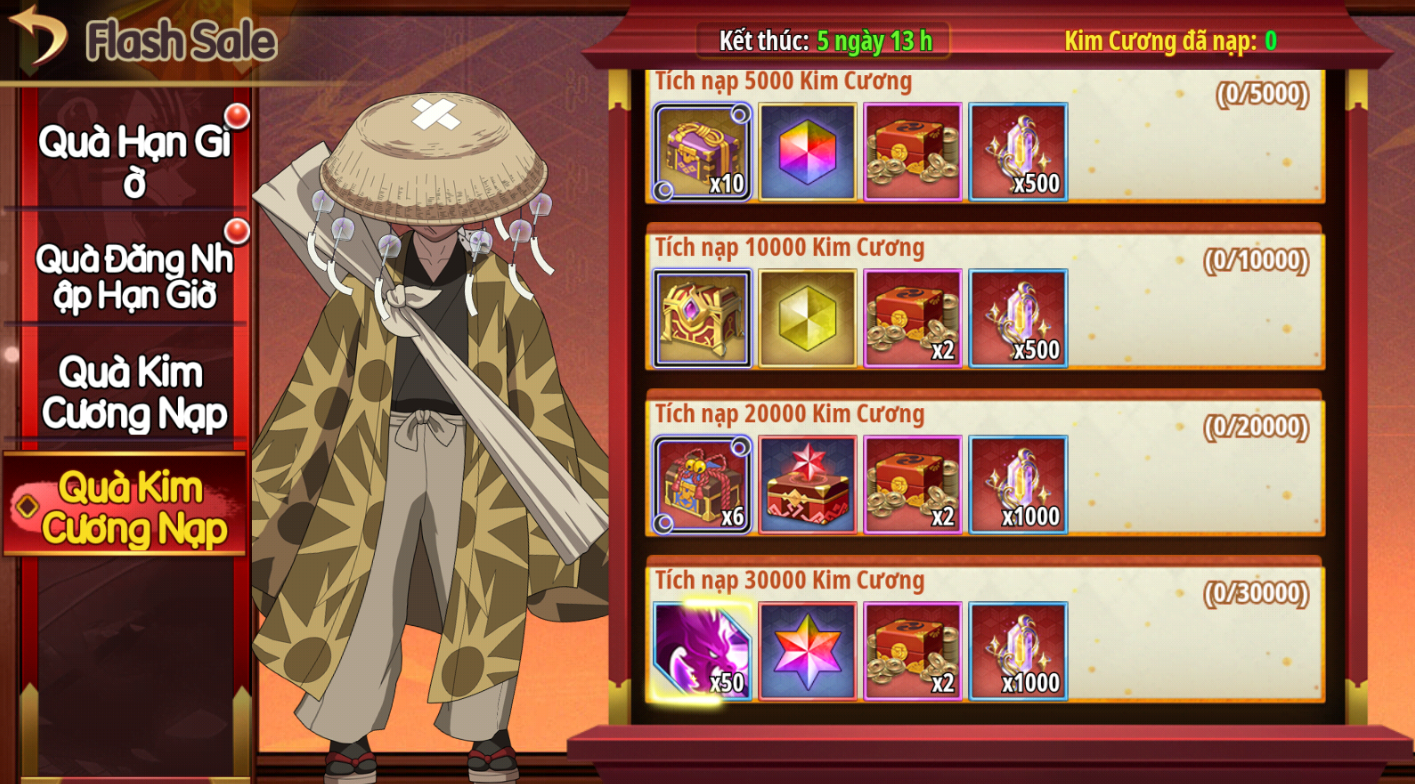Tap the x2 coin box in the 30000 tier
The width and height of the screenshot is (1415, 784).
tap(912, 651)
